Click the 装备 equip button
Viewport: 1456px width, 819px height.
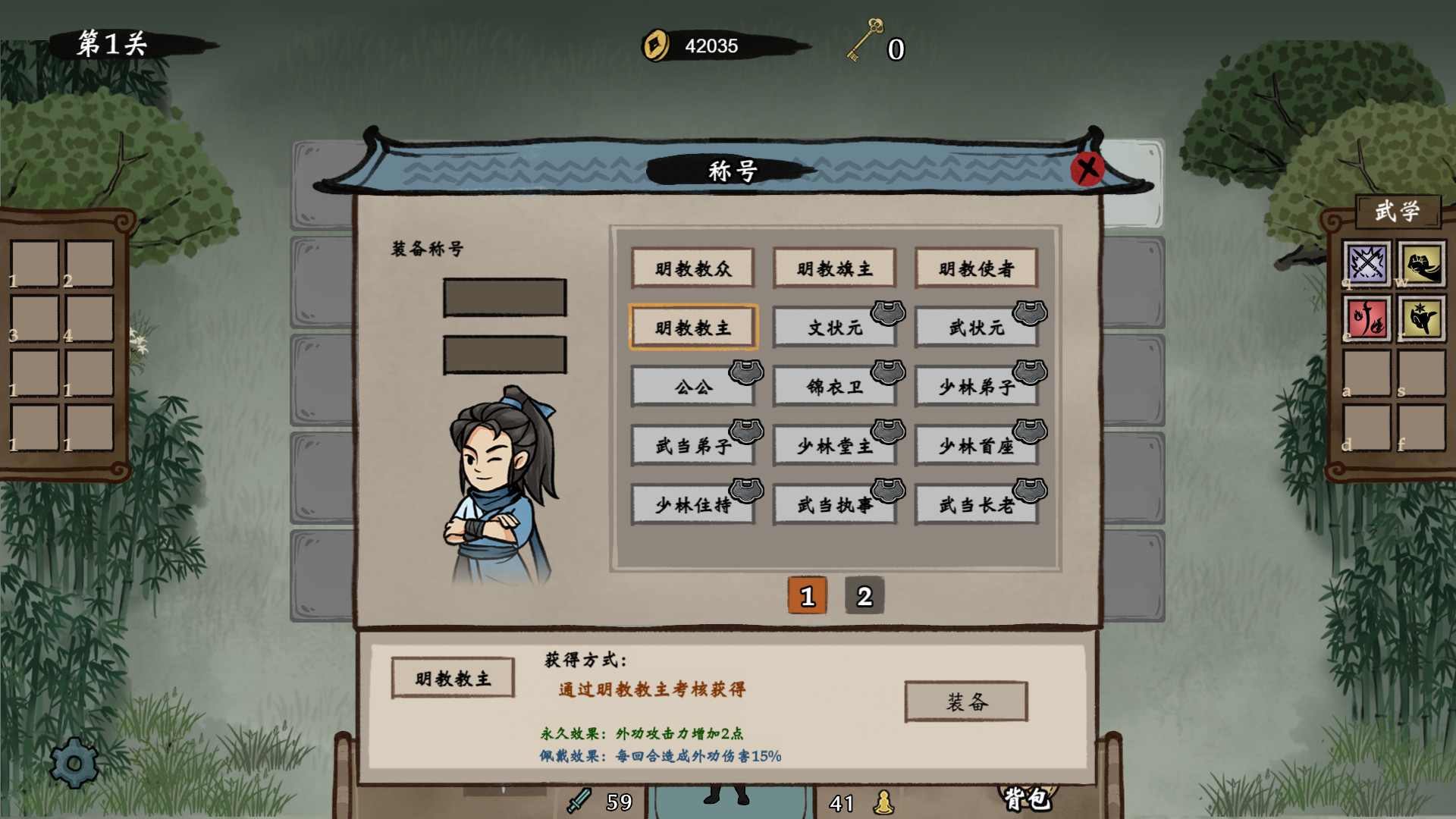tap(965, 701)
